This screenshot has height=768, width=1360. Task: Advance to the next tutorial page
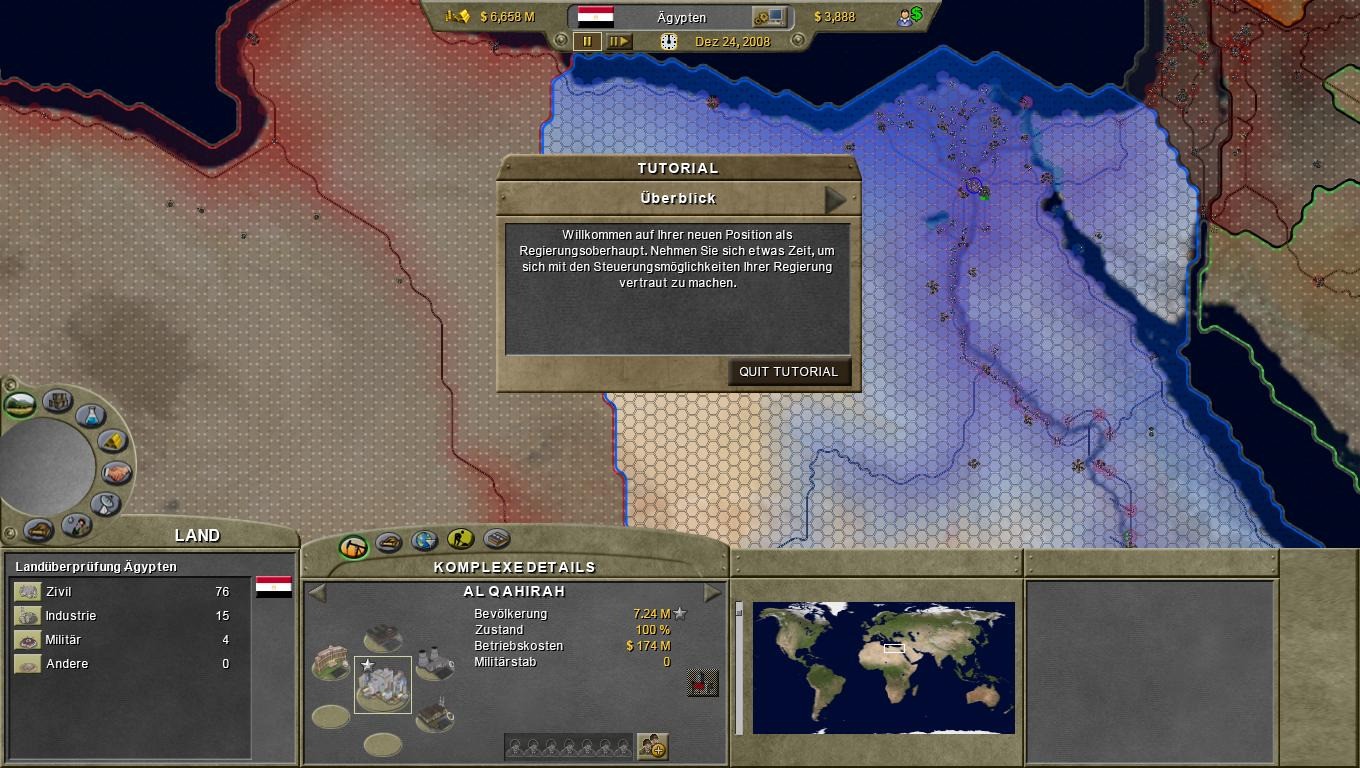point(836,199)
